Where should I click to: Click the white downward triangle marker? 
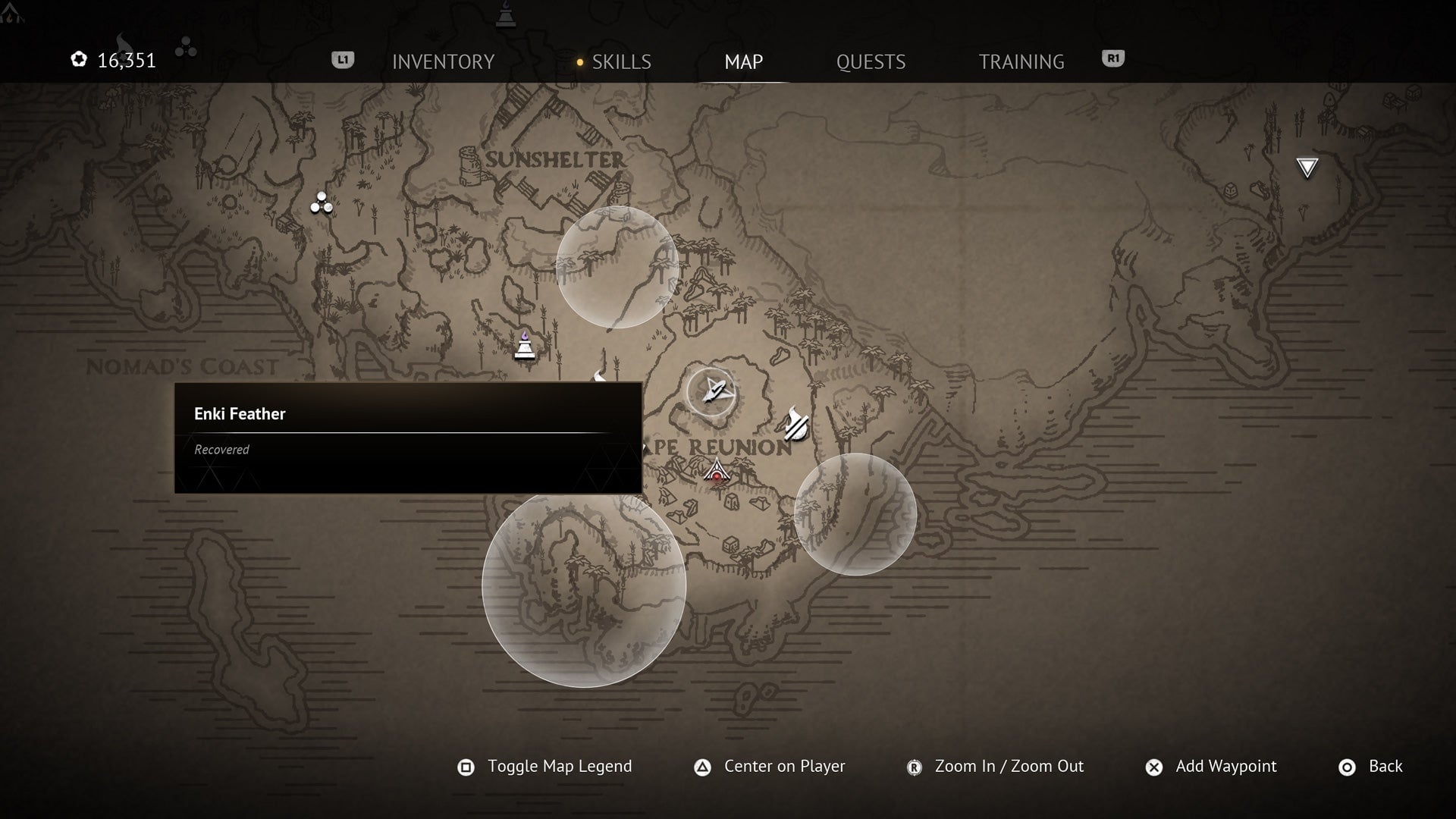tap(1307, 168)
